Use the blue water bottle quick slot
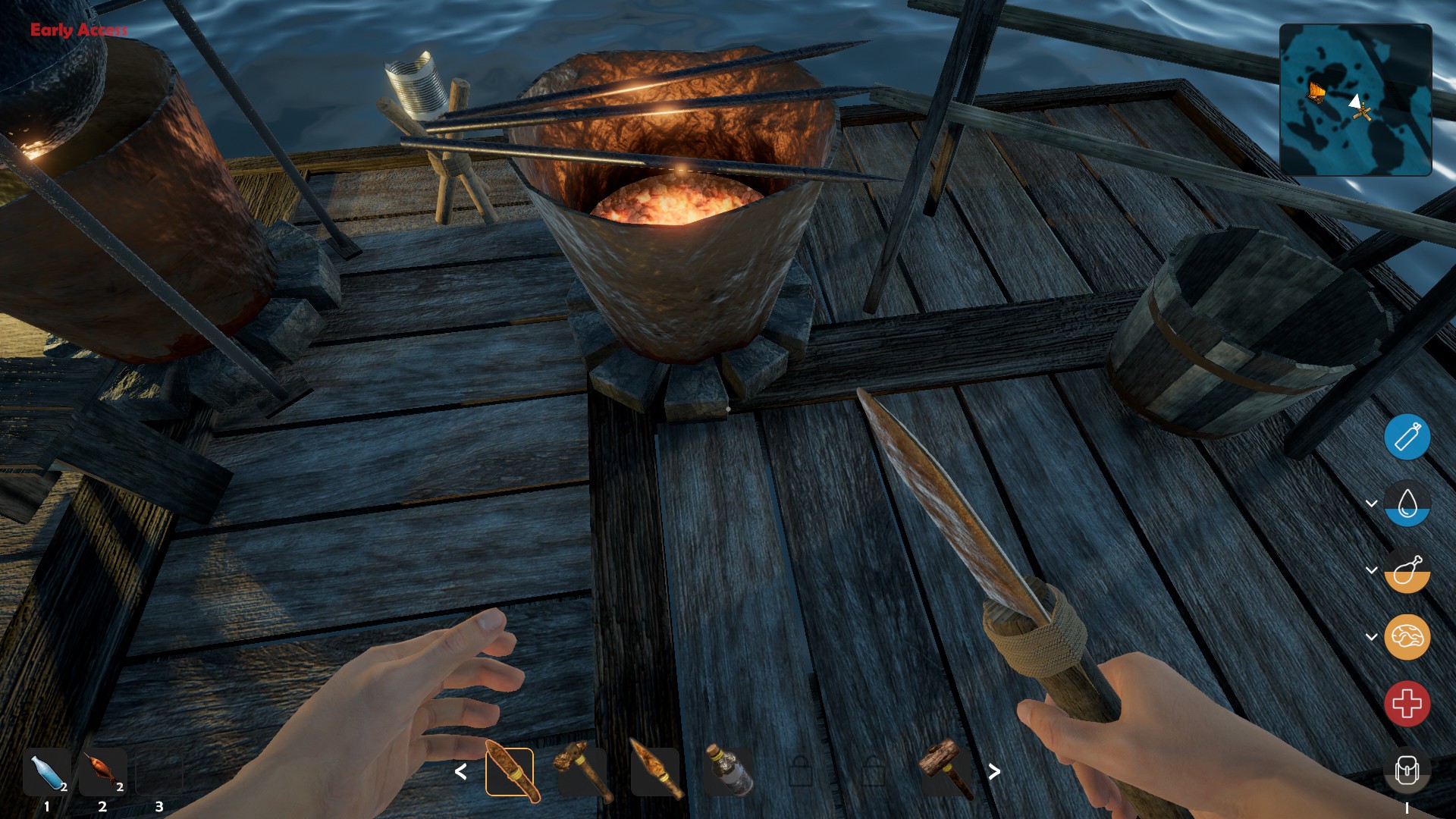Image resolution: width=1456 pixels, height=819 pixels. coord(47,772)
